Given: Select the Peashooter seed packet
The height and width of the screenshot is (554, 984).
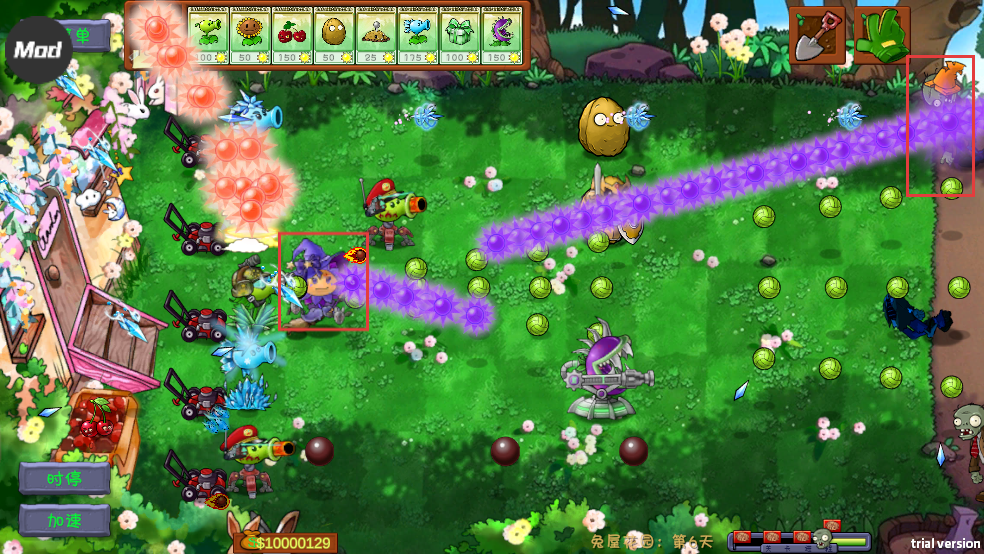Looking at the screenshot, I should coord(209,37).
